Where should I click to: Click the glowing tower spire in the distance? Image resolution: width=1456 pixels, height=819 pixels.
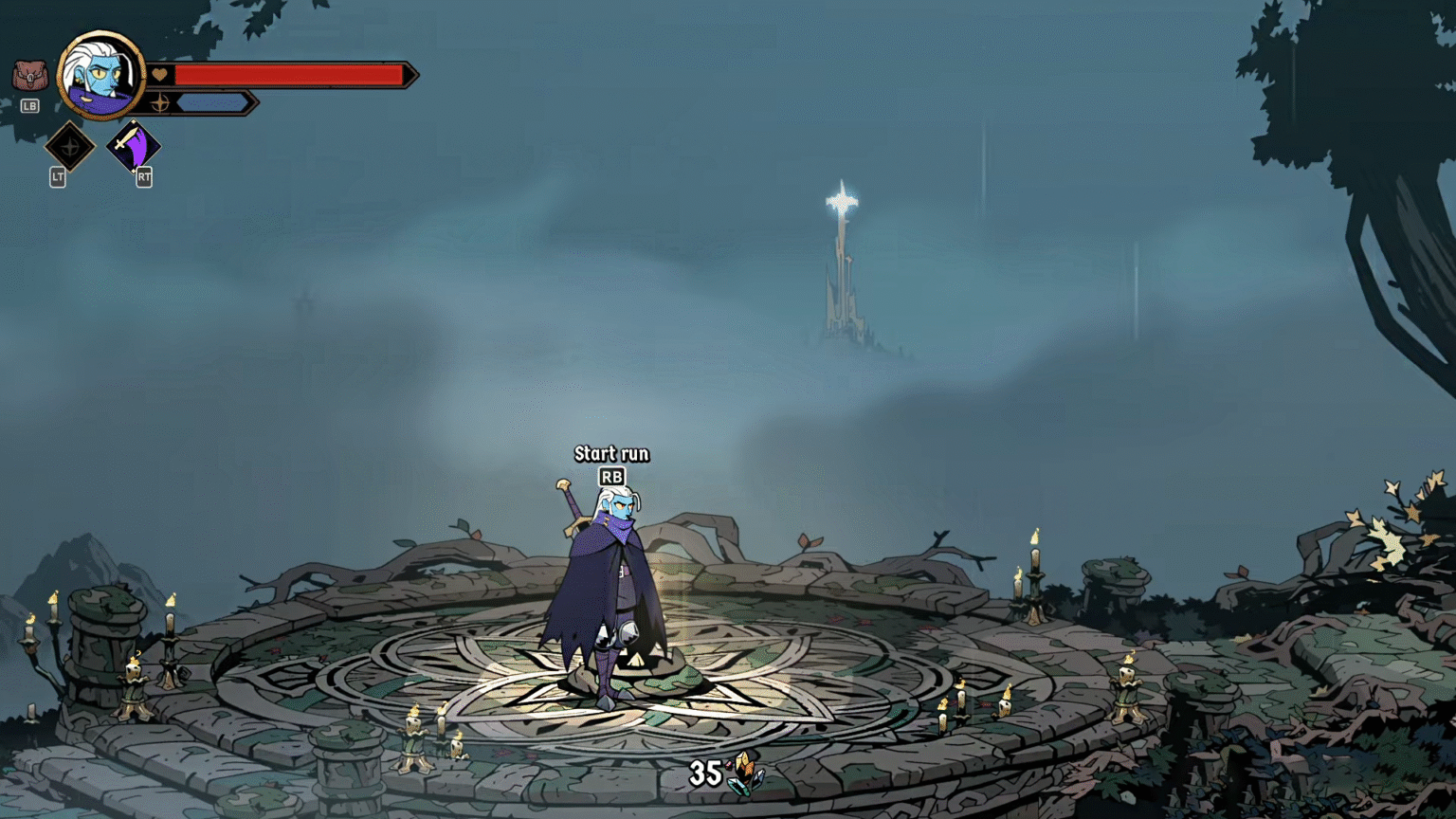(x=842, y=204)
